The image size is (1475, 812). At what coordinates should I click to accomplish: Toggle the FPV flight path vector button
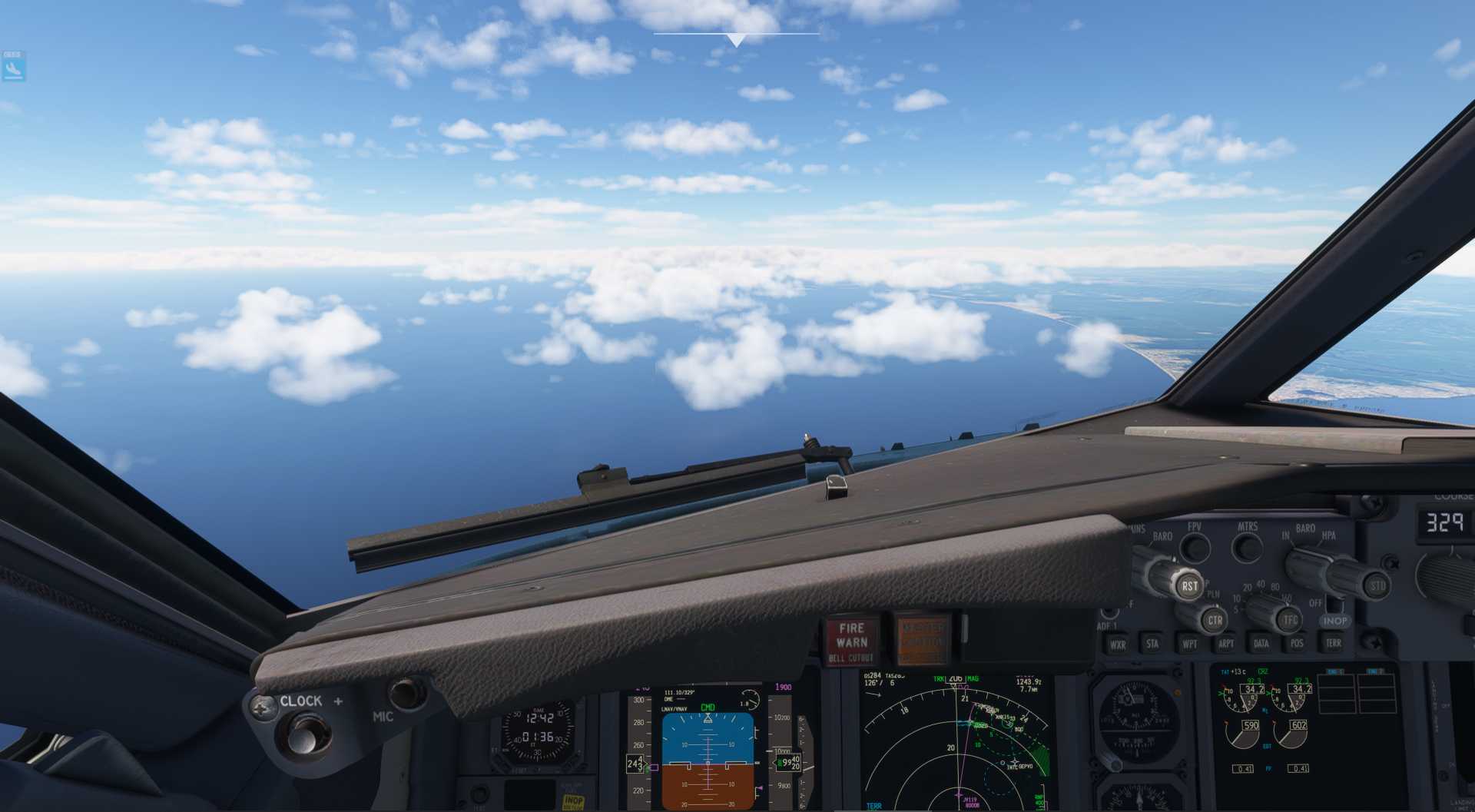1195,547
